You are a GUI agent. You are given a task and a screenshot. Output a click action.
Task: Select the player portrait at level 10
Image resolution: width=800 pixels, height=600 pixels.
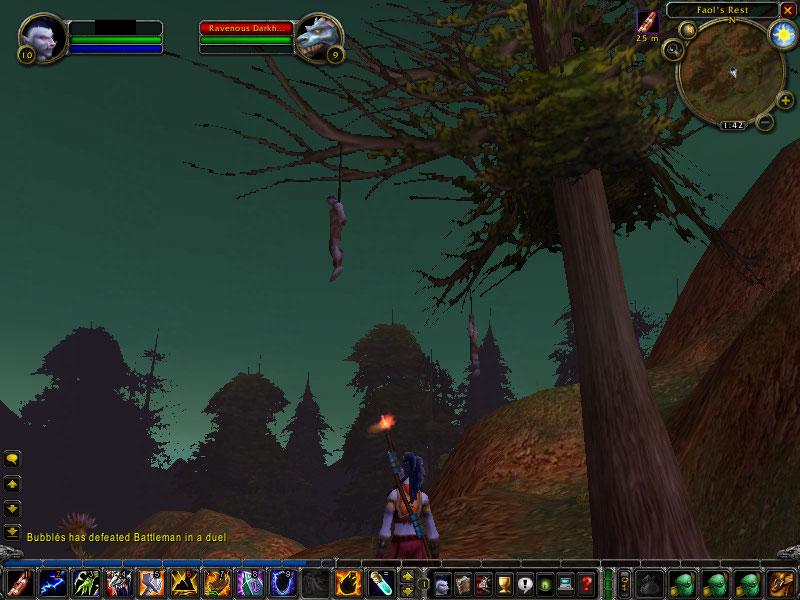tap(42, 38)
